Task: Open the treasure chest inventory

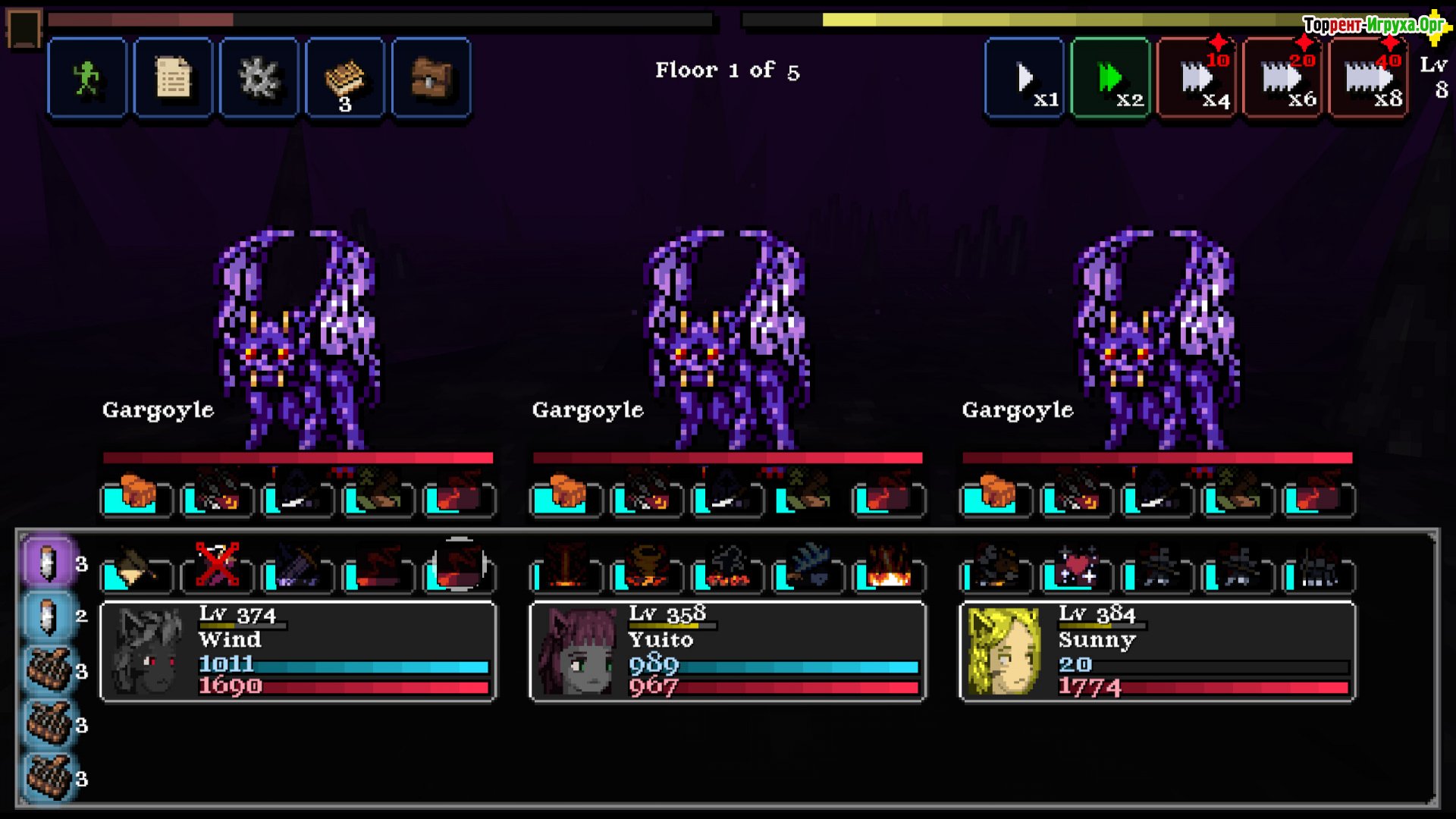Action: (431, 78)
